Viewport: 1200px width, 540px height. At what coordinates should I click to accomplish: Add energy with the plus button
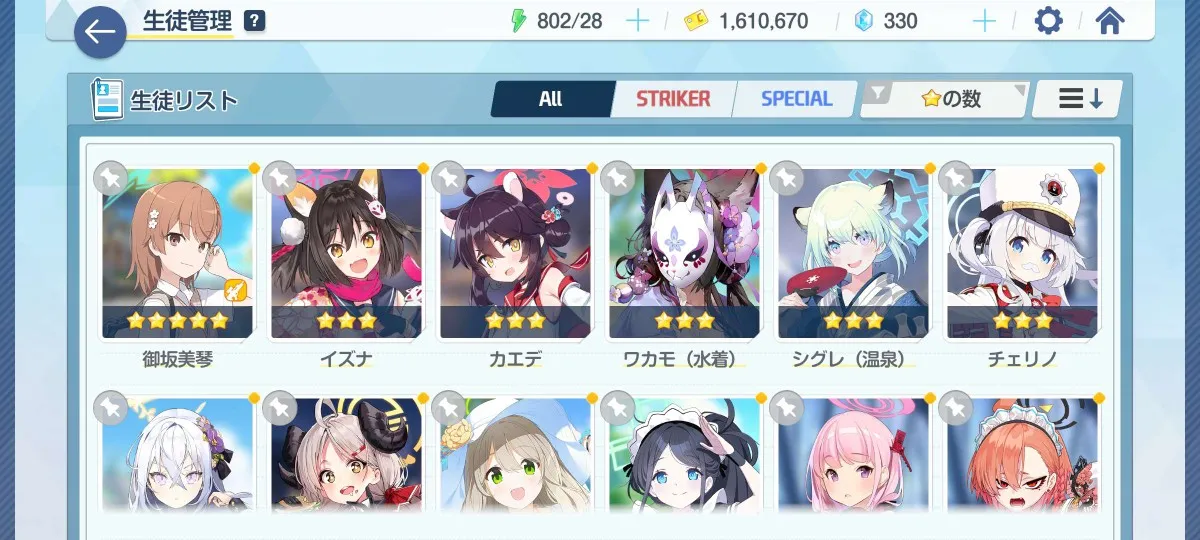[x=637, y=21]
